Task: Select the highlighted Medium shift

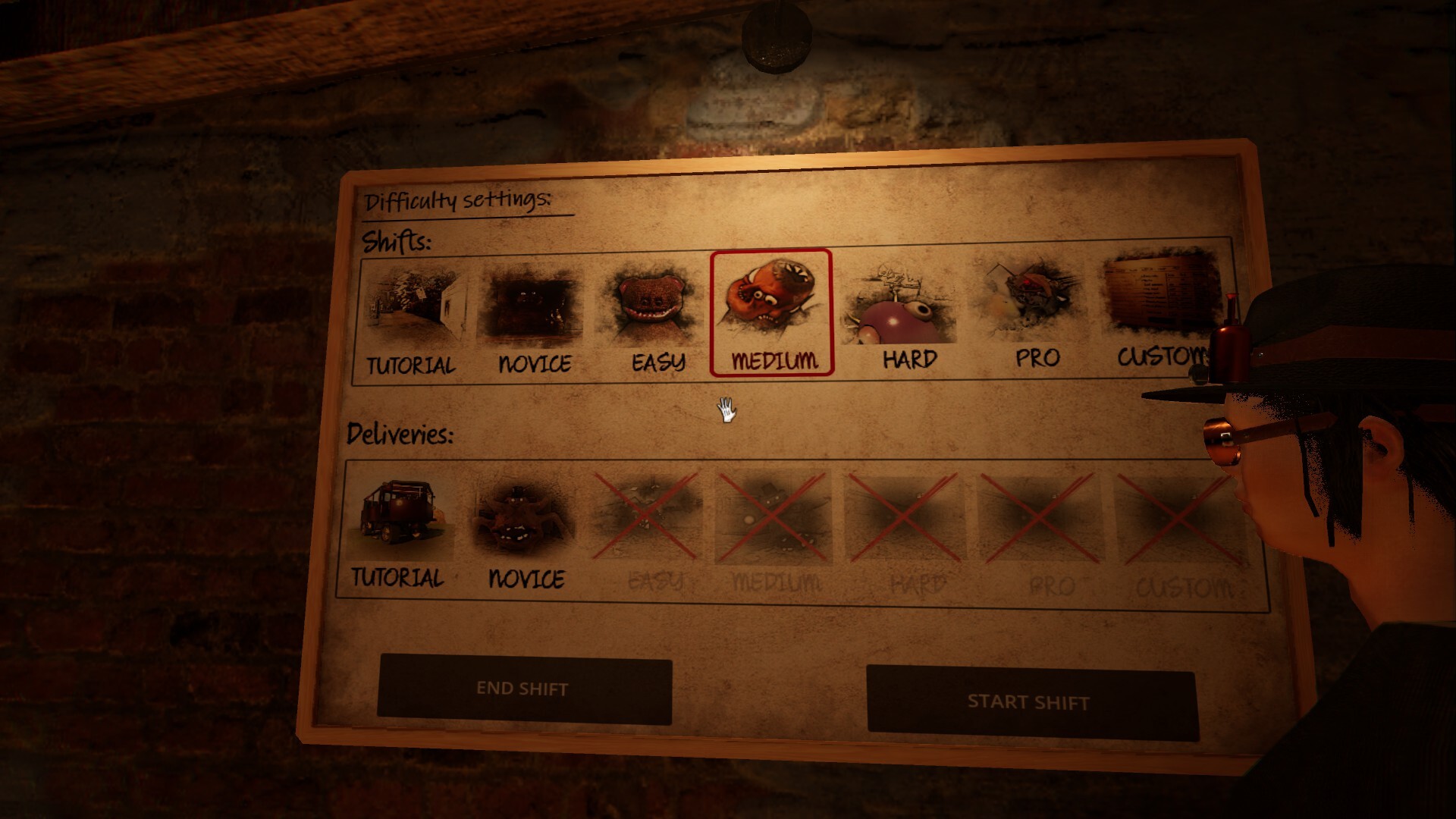Action: coord(771,312)
